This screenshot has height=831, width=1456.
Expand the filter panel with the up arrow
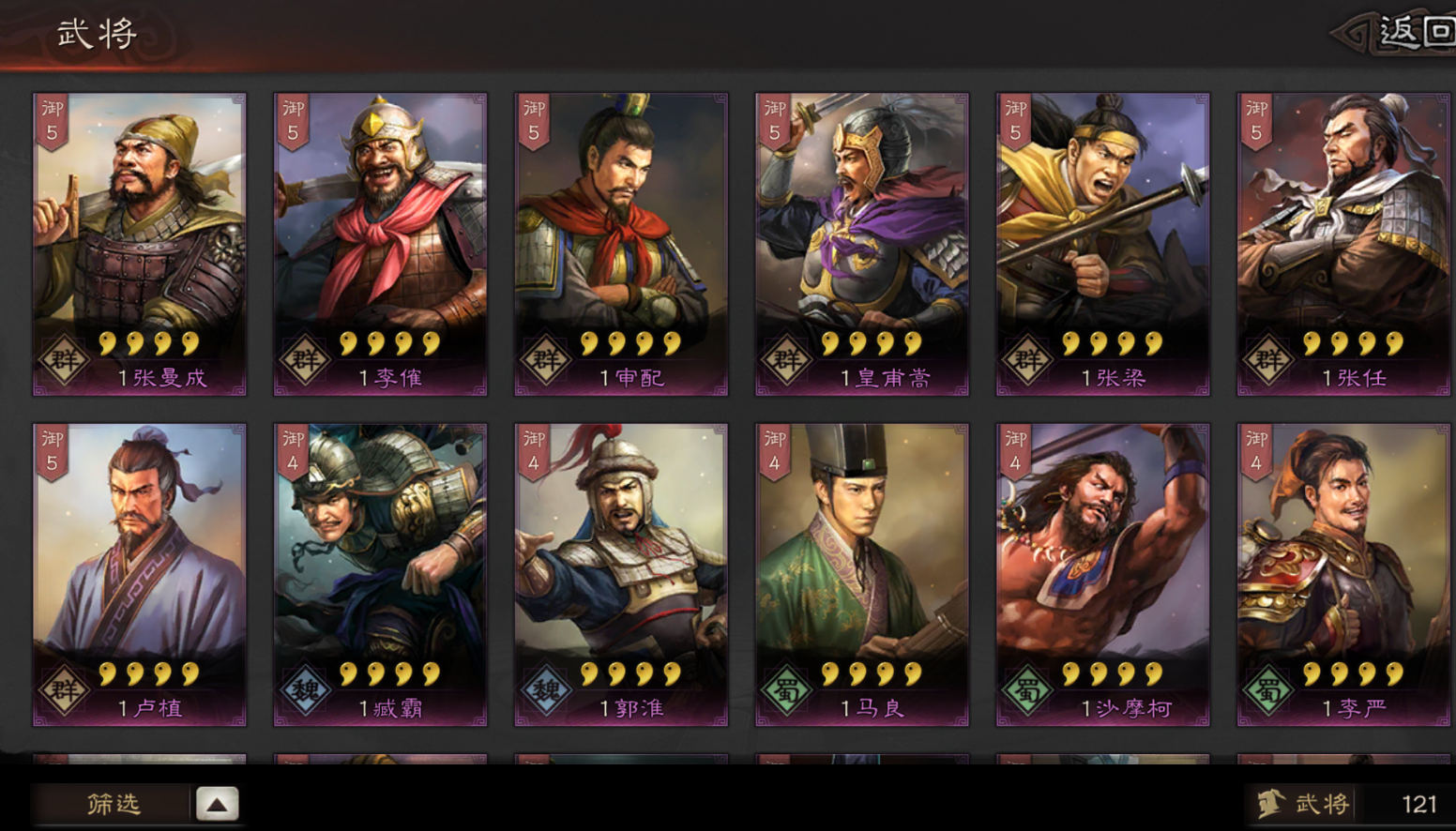point(218,803)
